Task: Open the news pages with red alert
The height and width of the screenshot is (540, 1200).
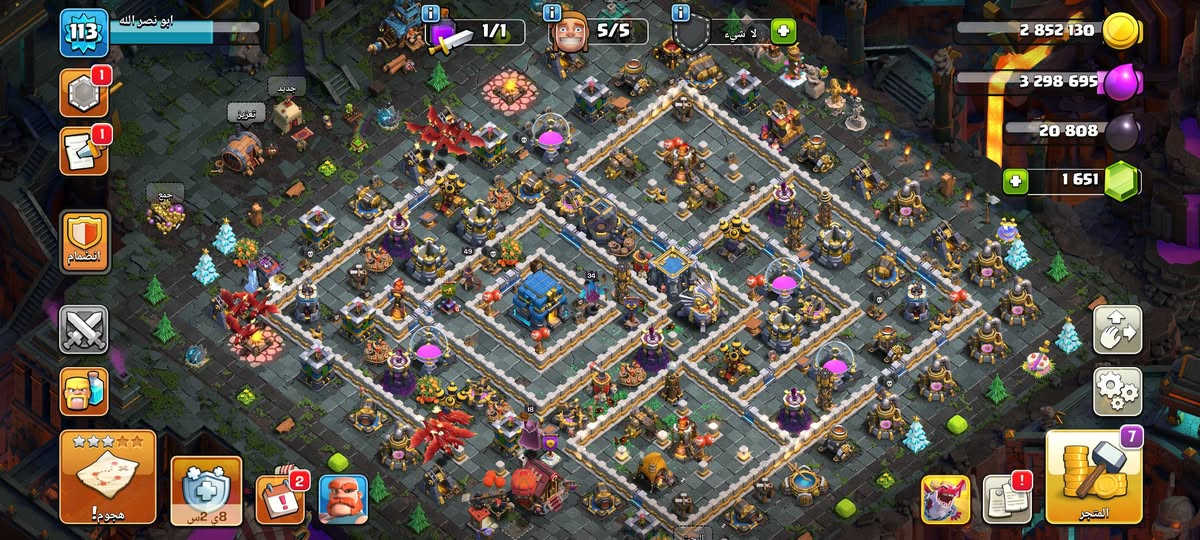Action: (x=1007, y=498)
